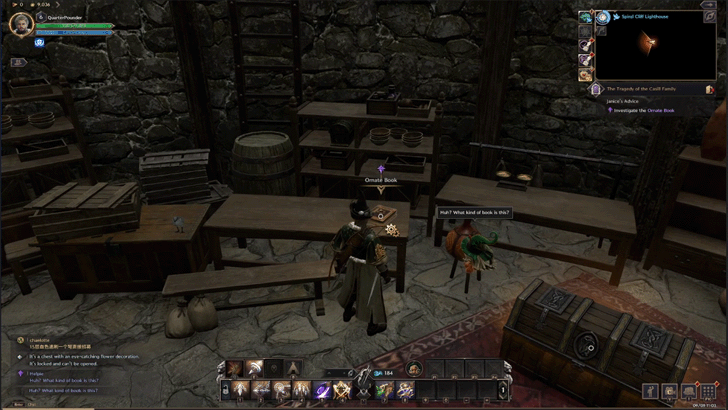This screenshot has width=728, height=410.
Task: Click the small flag tab below the portrait
Action: point(20,62)
